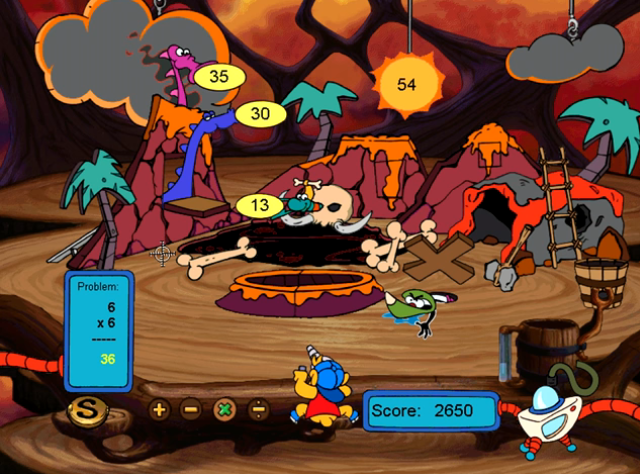Select the addition plus operator button

coord(159,408)
